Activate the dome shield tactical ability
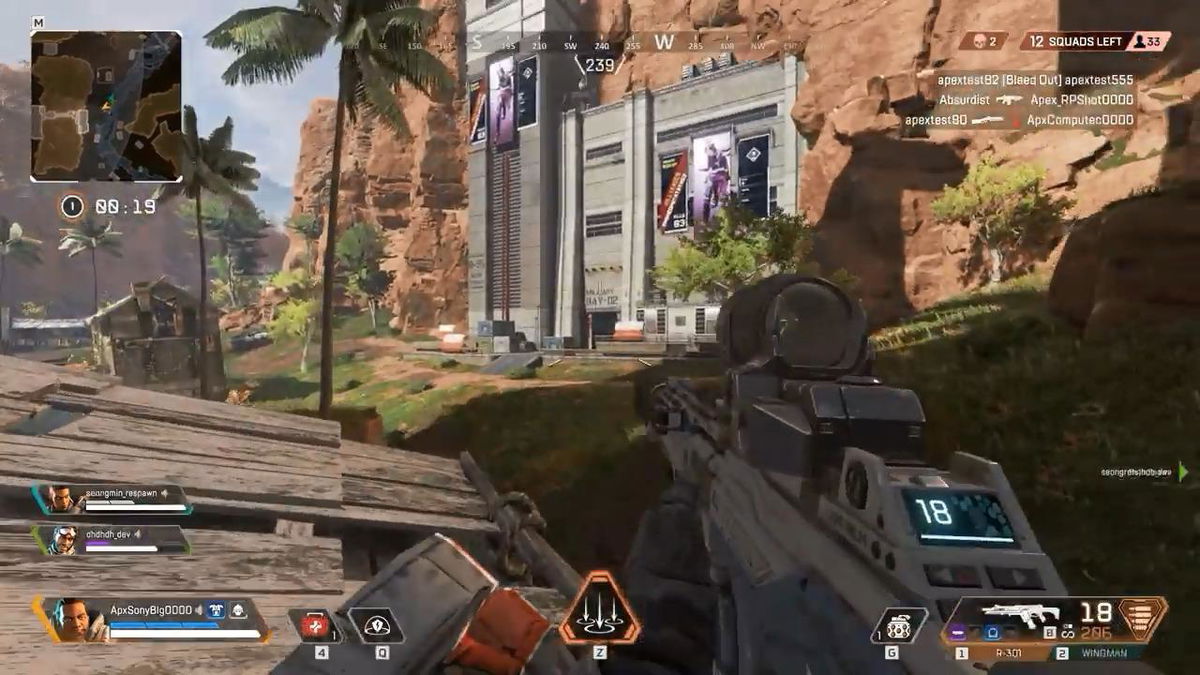 [377, 626]
